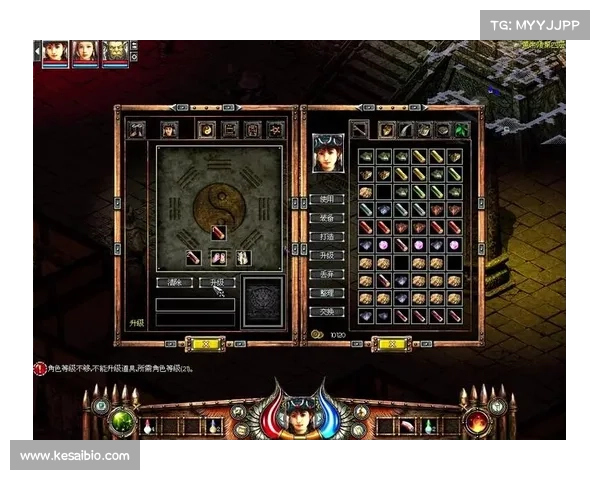Open the character portrait tab in left panel
The width and height of the screenshot is (600, 480).
(x=170, y=129)
